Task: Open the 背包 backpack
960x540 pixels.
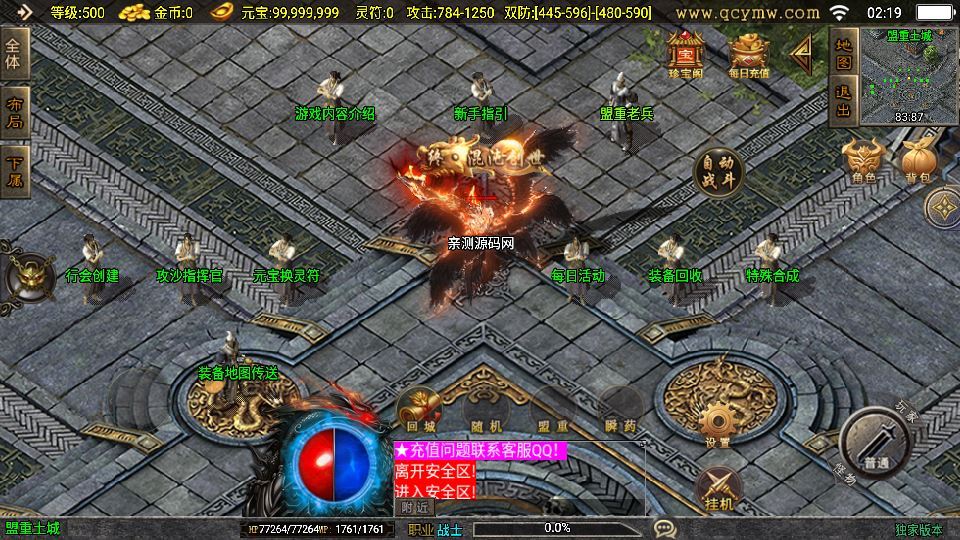Action: pos(918,162)
